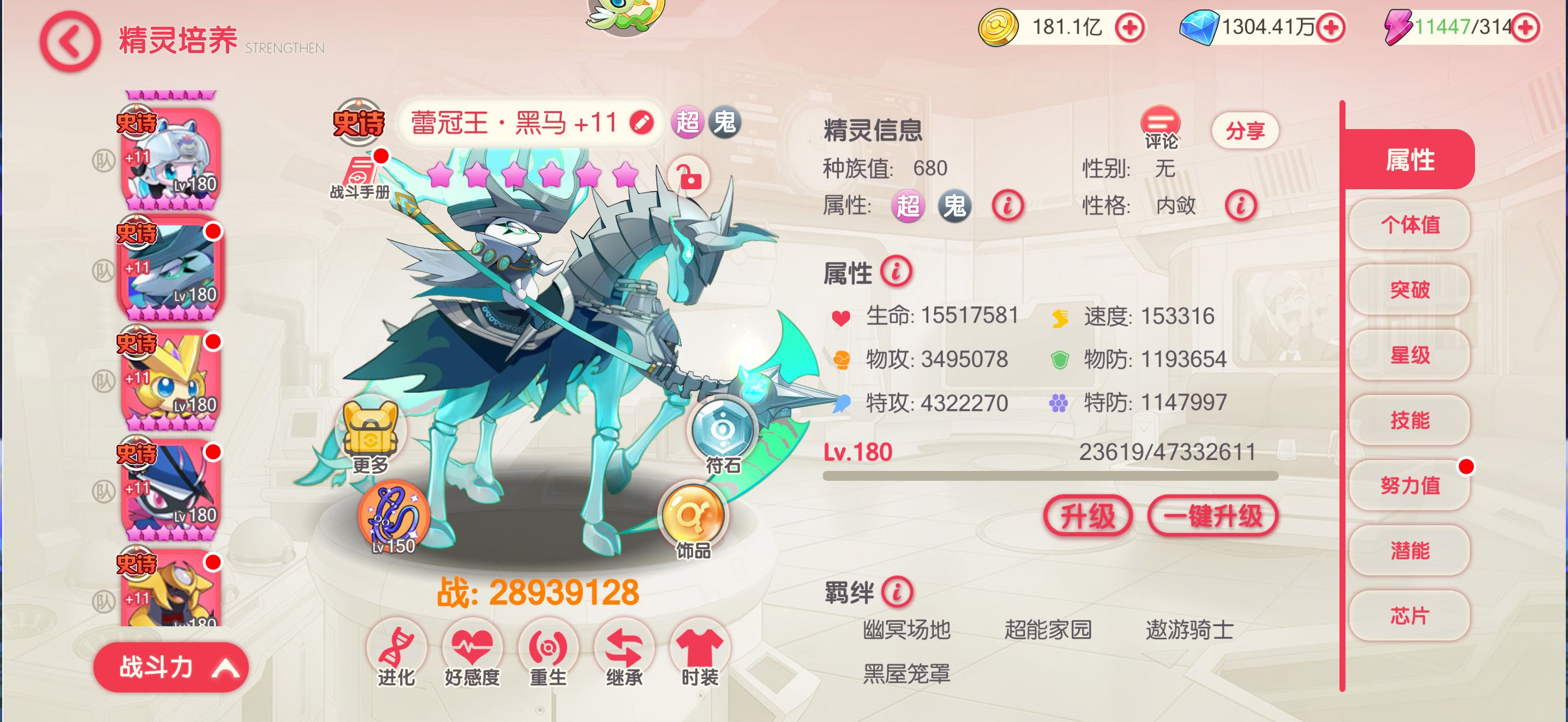1568x722 pixels.
Task: Open the 继承 (Inherit) function
Action: coord(624,651)
